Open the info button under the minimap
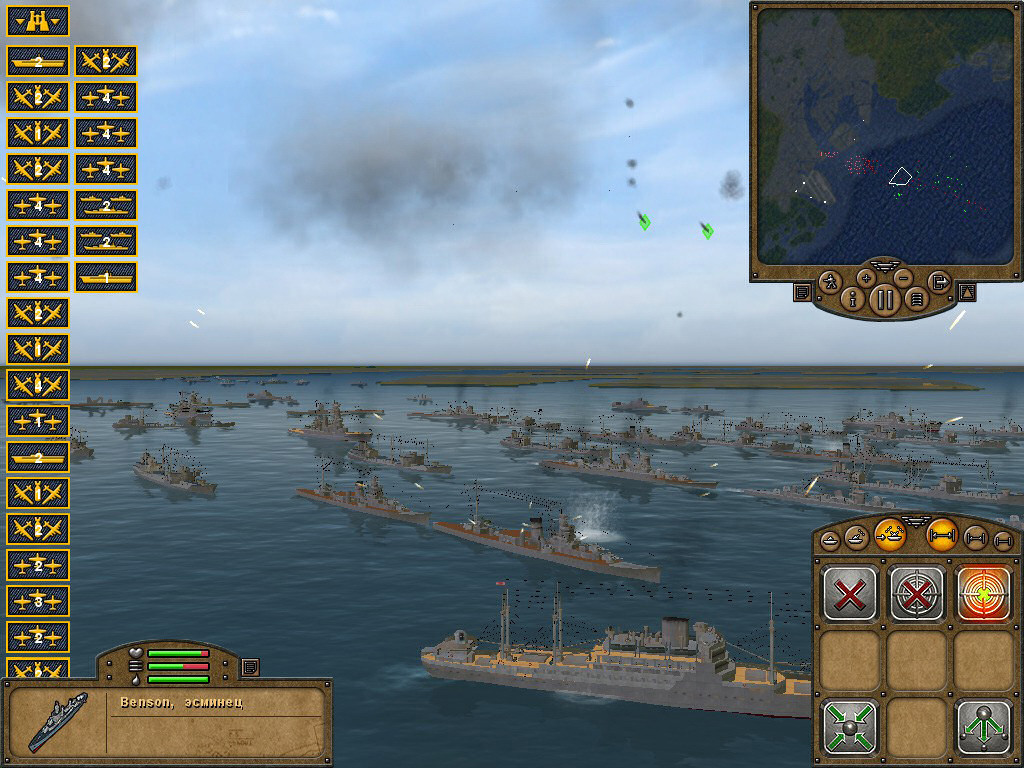Image resolution: width=1024 pixels, height=768 pixels. coord(854,298)
